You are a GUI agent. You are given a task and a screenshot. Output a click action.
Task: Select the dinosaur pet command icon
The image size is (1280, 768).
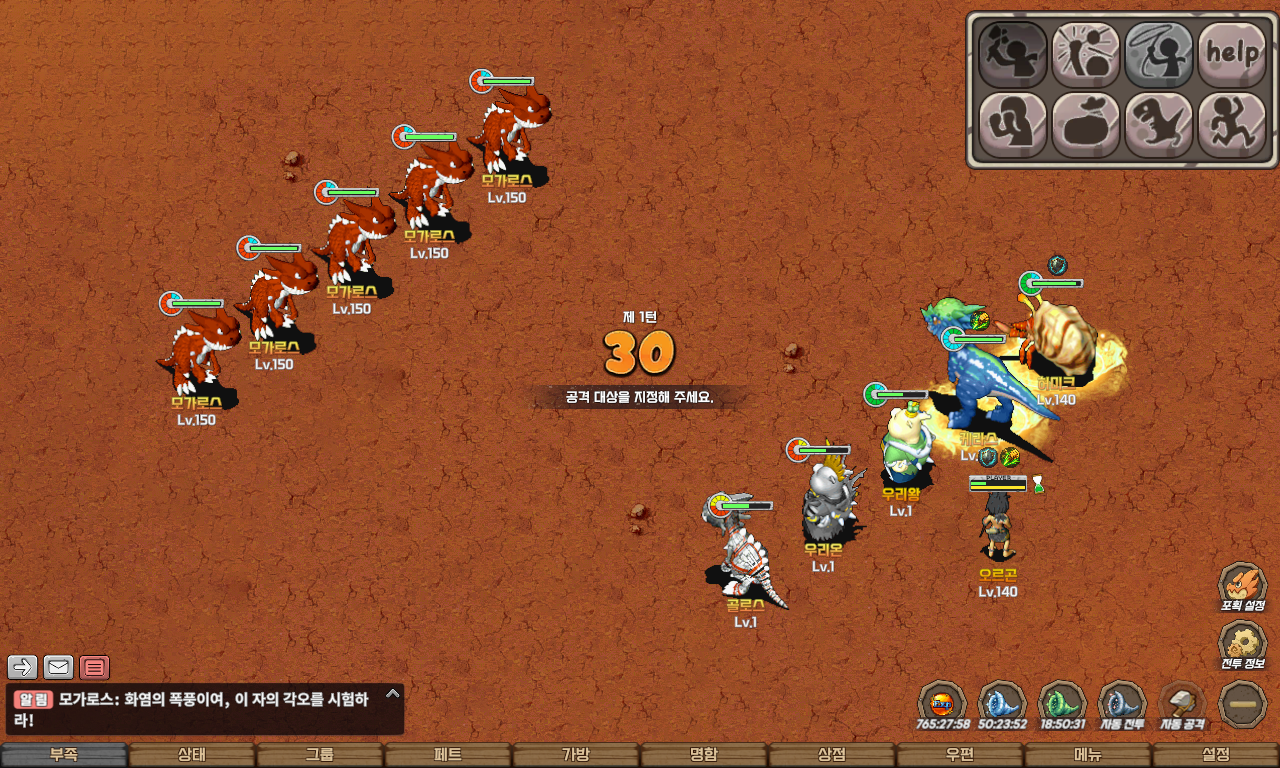[1159, 125]
